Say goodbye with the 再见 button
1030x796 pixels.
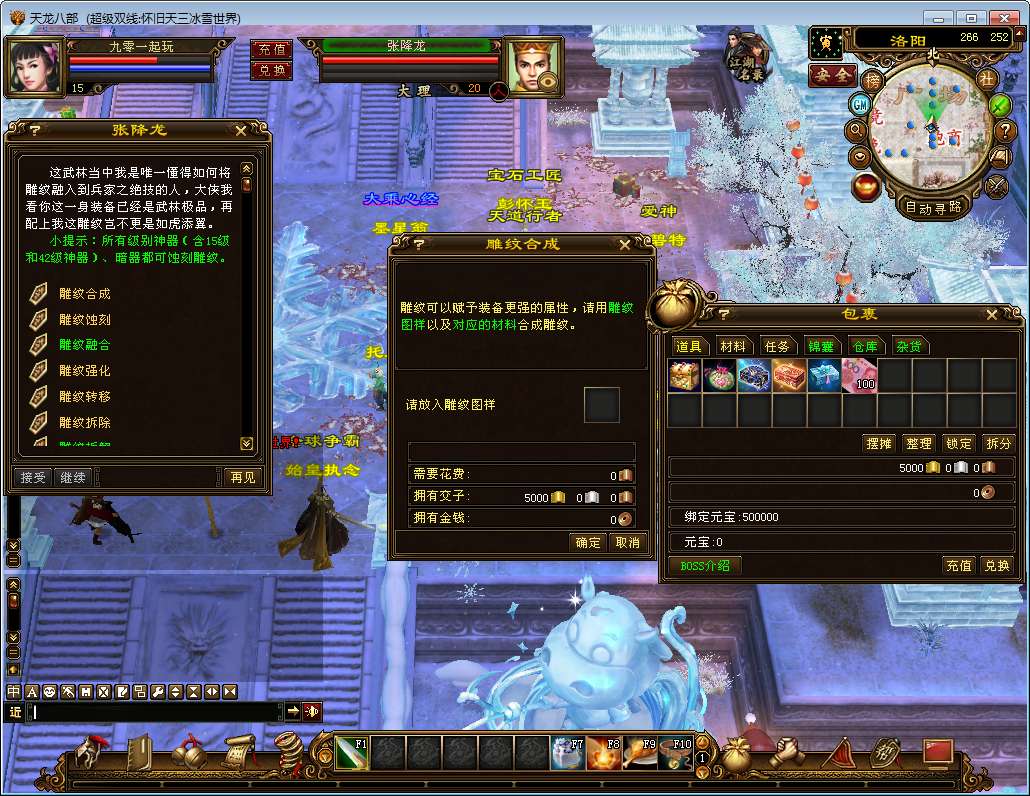point(241,477)
